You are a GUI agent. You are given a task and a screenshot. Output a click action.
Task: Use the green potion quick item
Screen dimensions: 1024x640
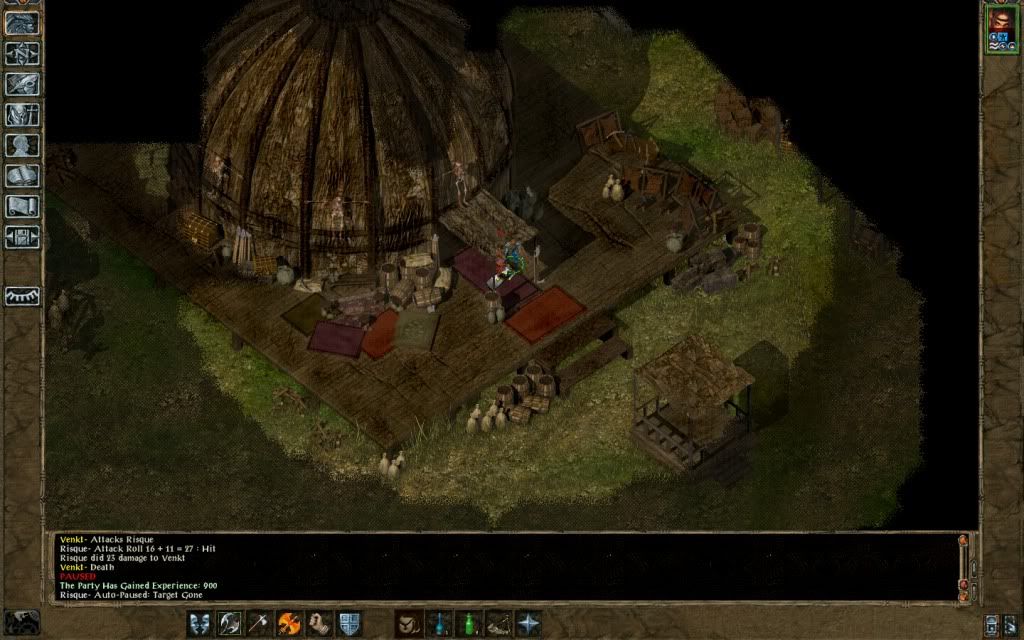pyautogui.click(x=468, y=623)
